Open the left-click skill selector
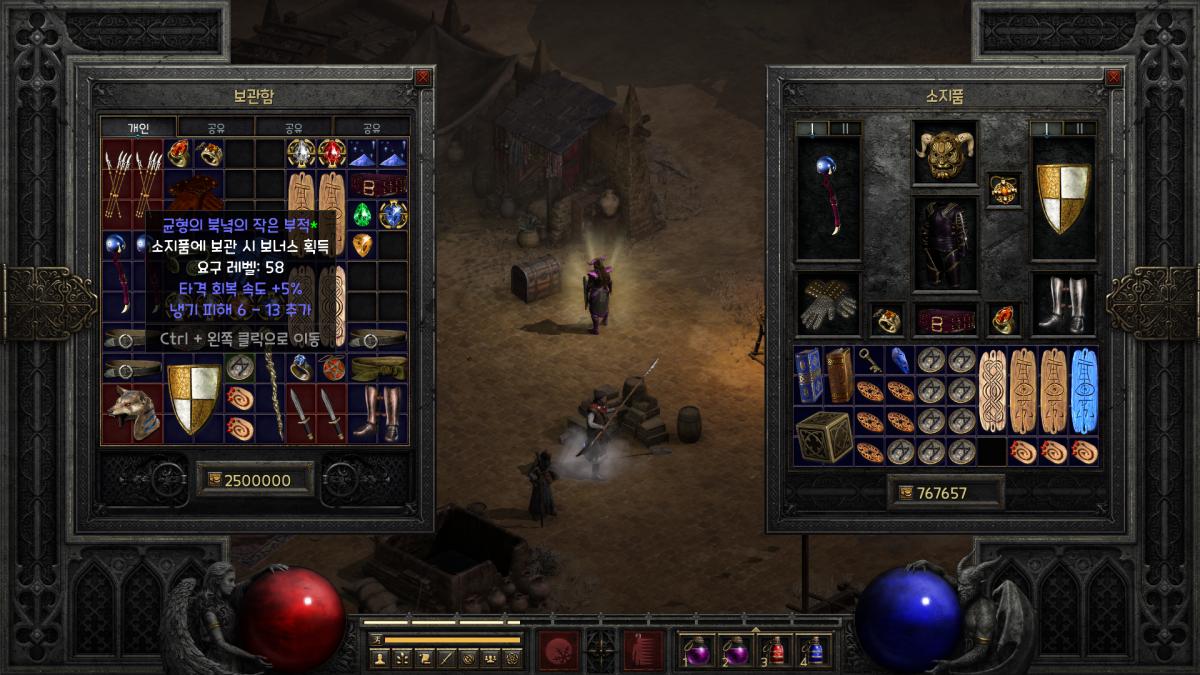The image size is (1200, 675). click(x=558, y=650)
